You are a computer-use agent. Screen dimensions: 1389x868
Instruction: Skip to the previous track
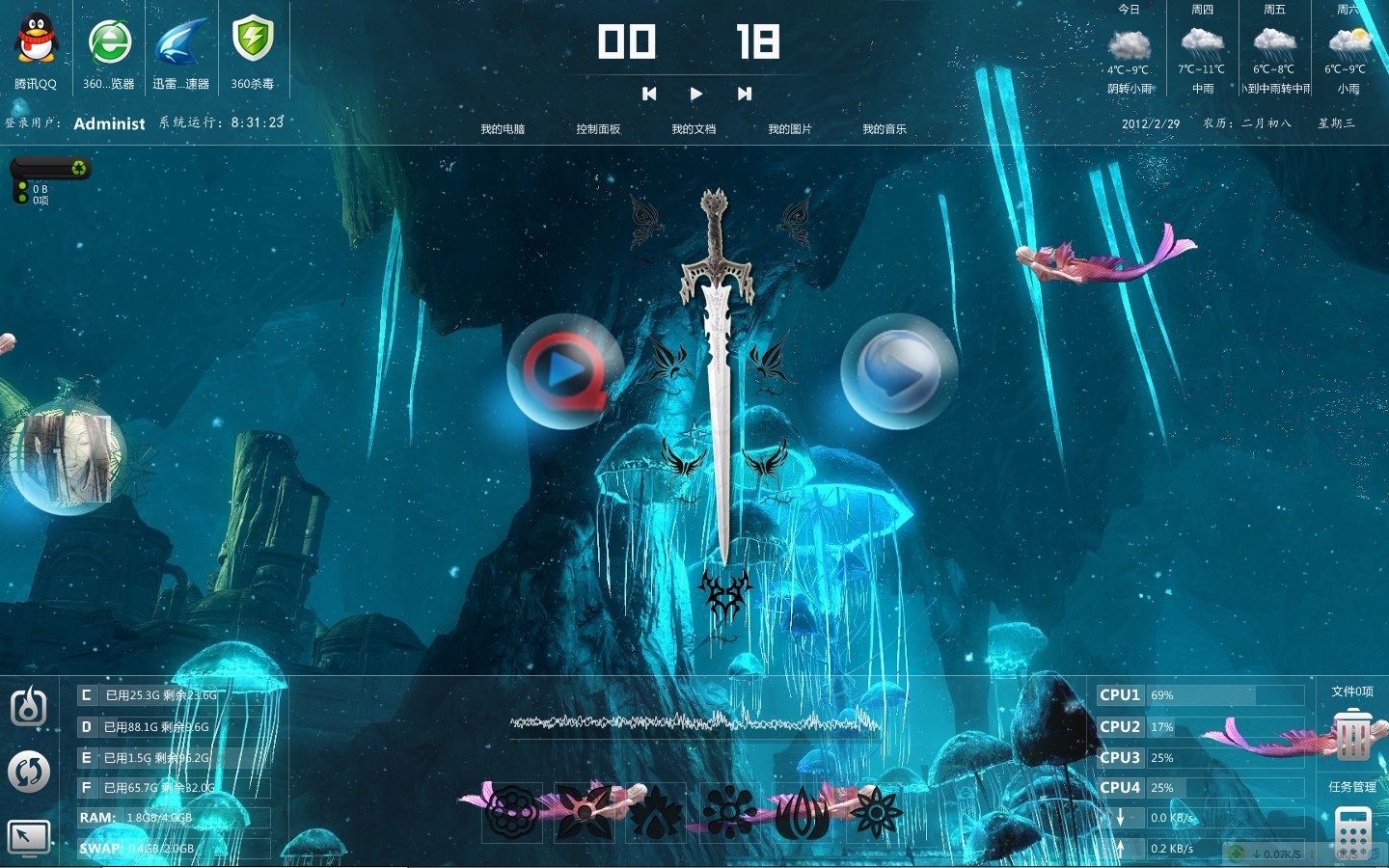click(649, 94)
